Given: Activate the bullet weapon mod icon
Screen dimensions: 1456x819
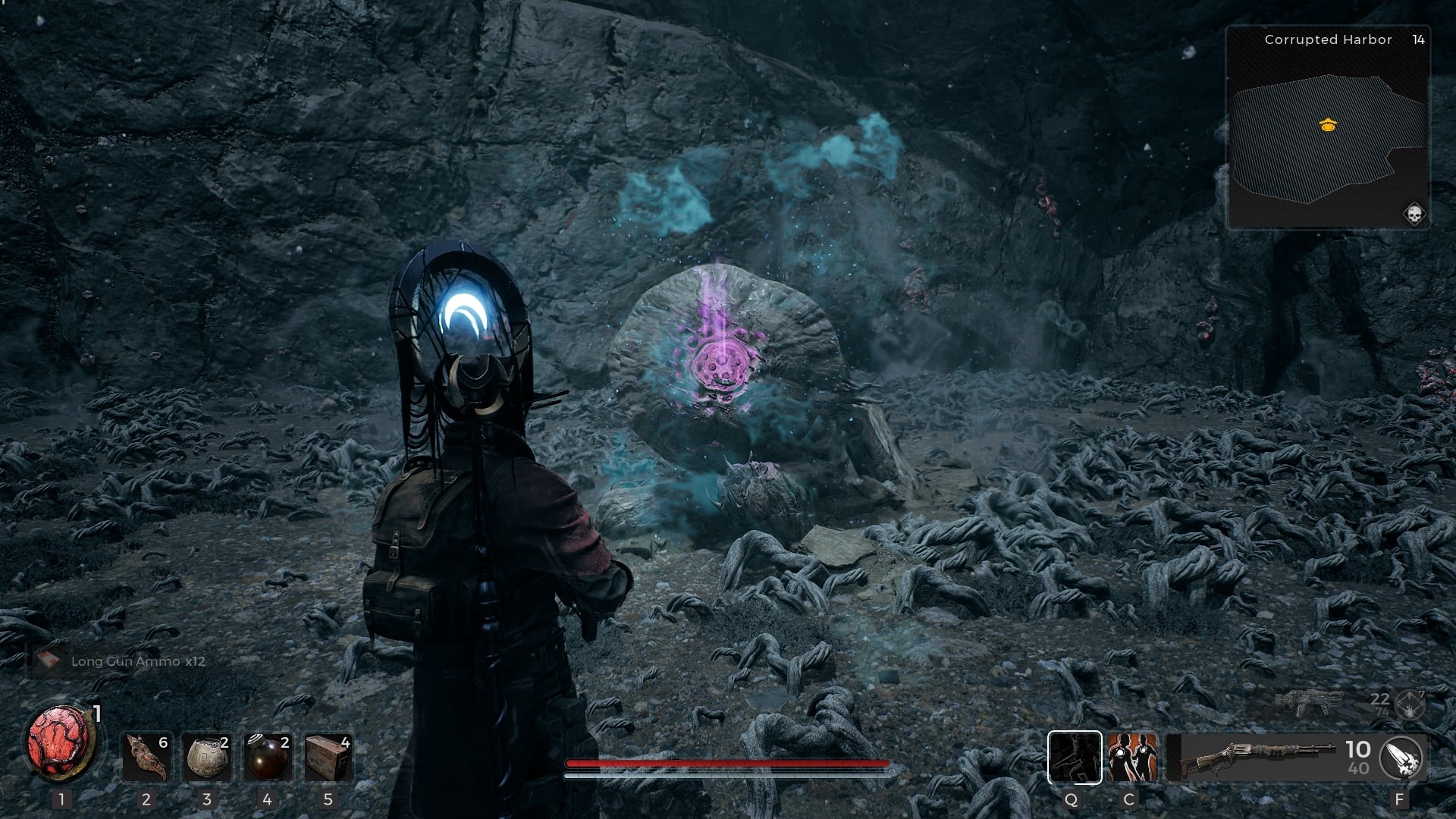Looking at the screenshot, I should click(1401, 757).
